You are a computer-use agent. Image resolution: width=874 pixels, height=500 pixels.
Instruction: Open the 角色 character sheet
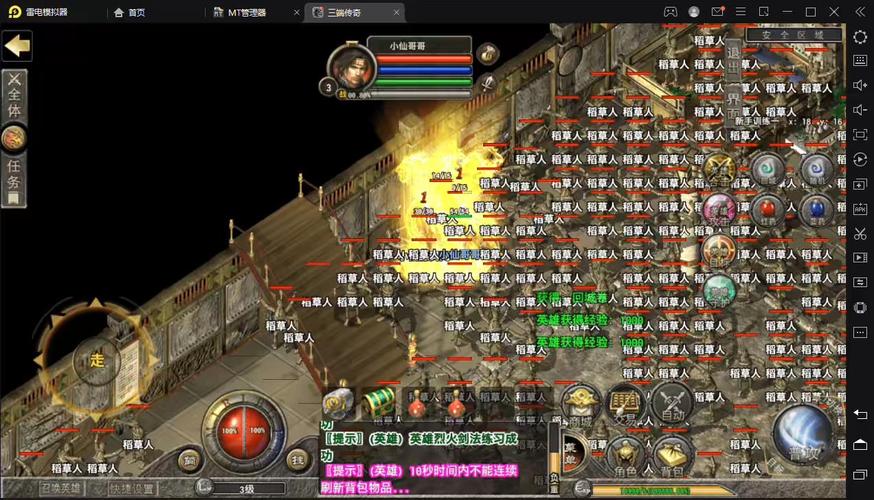(x=626, y=457)
